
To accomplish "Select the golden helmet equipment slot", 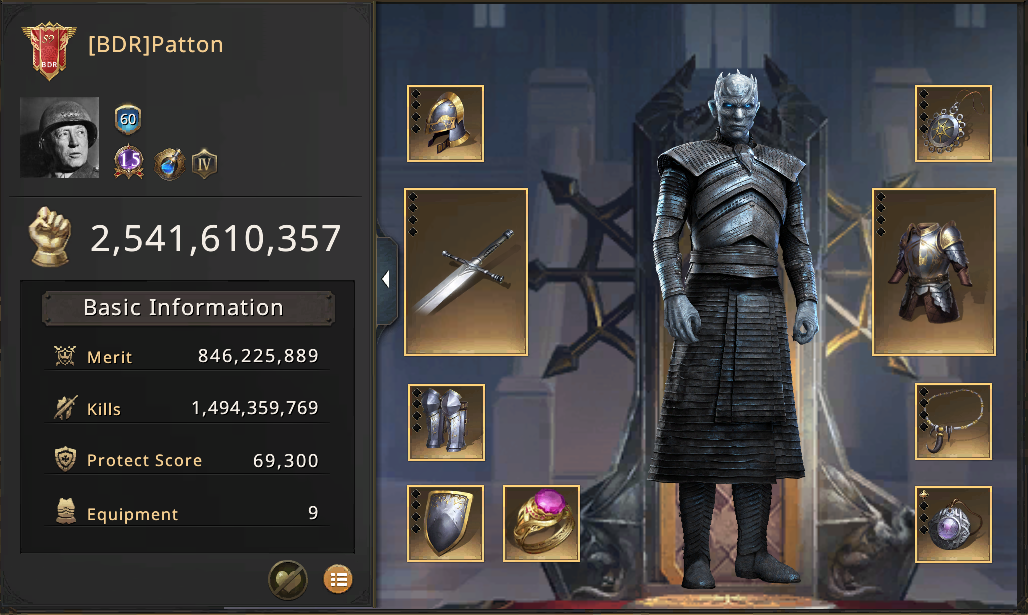I will (x=446, y=123).
